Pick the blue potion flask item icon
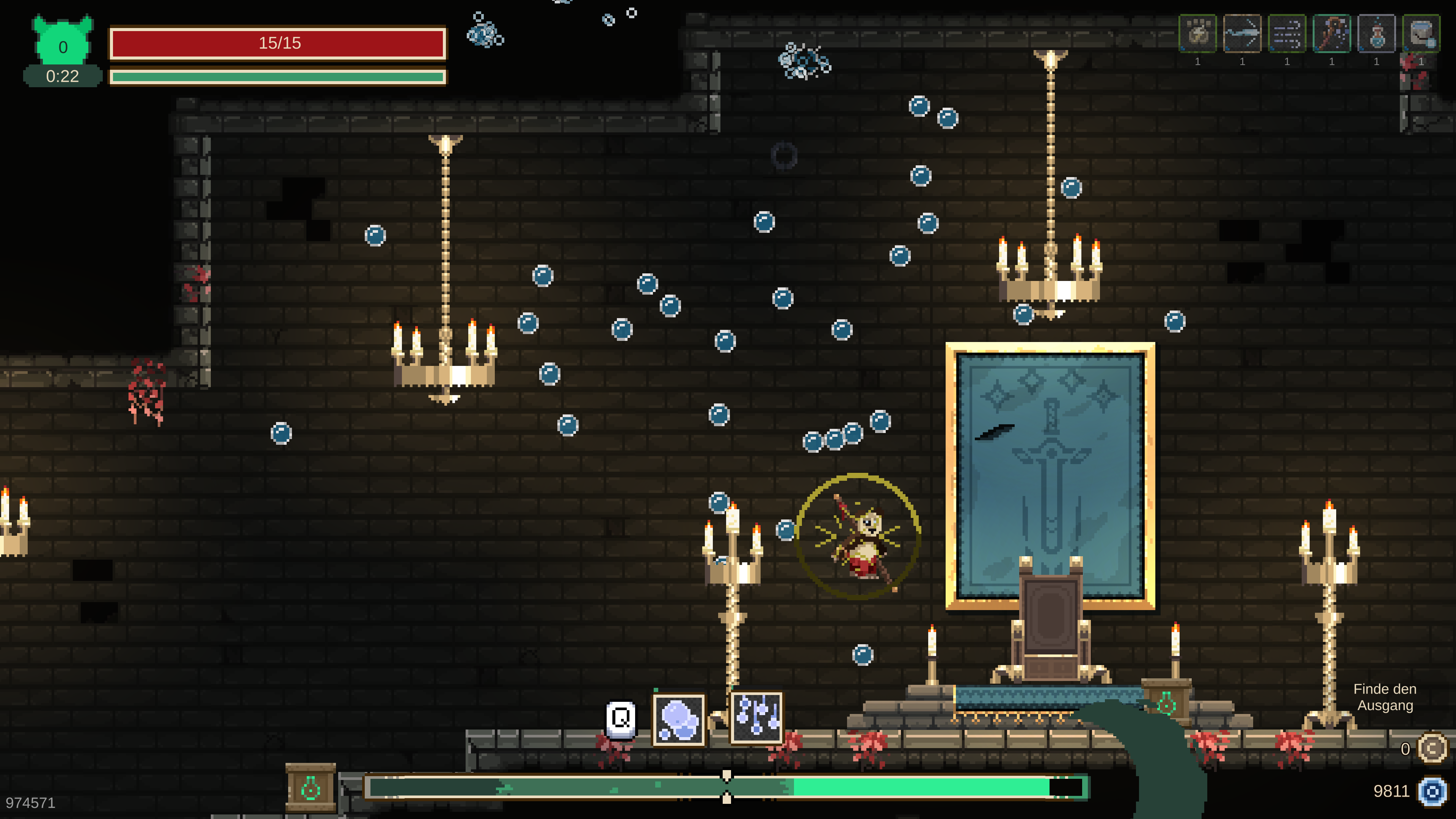The width and height of the screenshot is (1456, 819). [x=1376, y=33]
